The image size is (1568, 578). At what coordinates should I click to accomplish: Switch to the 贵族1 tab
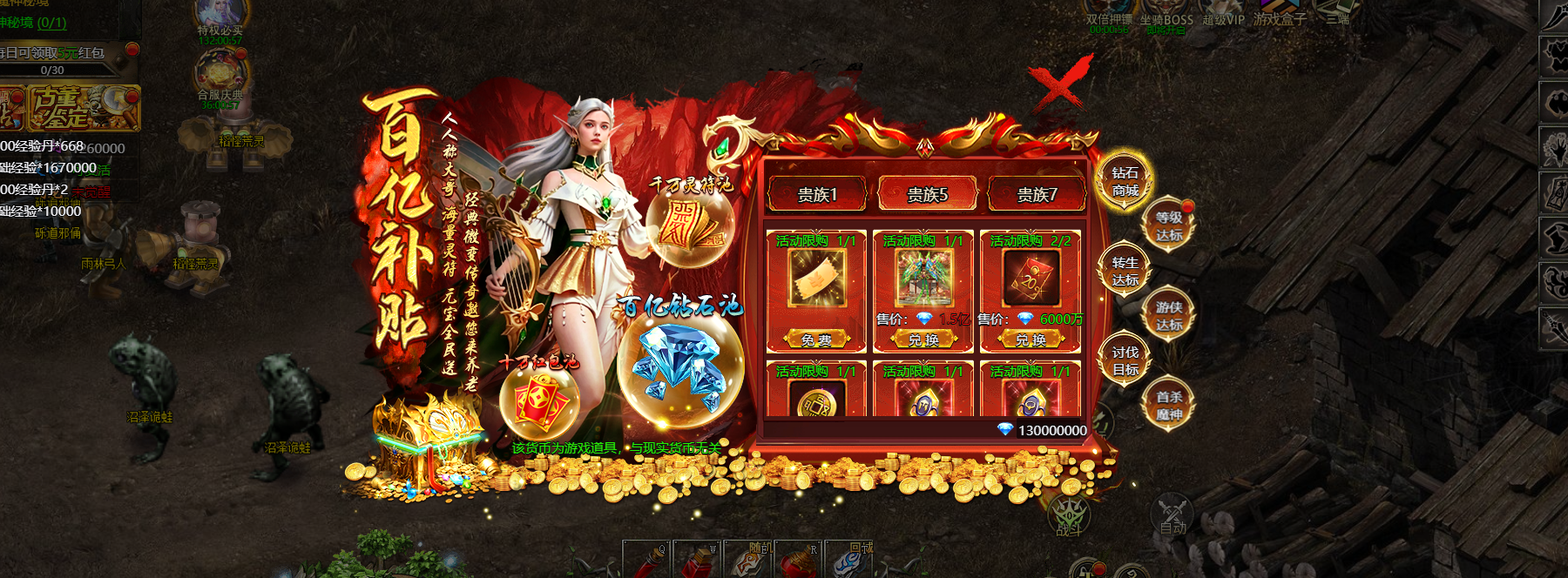[817, 194]
